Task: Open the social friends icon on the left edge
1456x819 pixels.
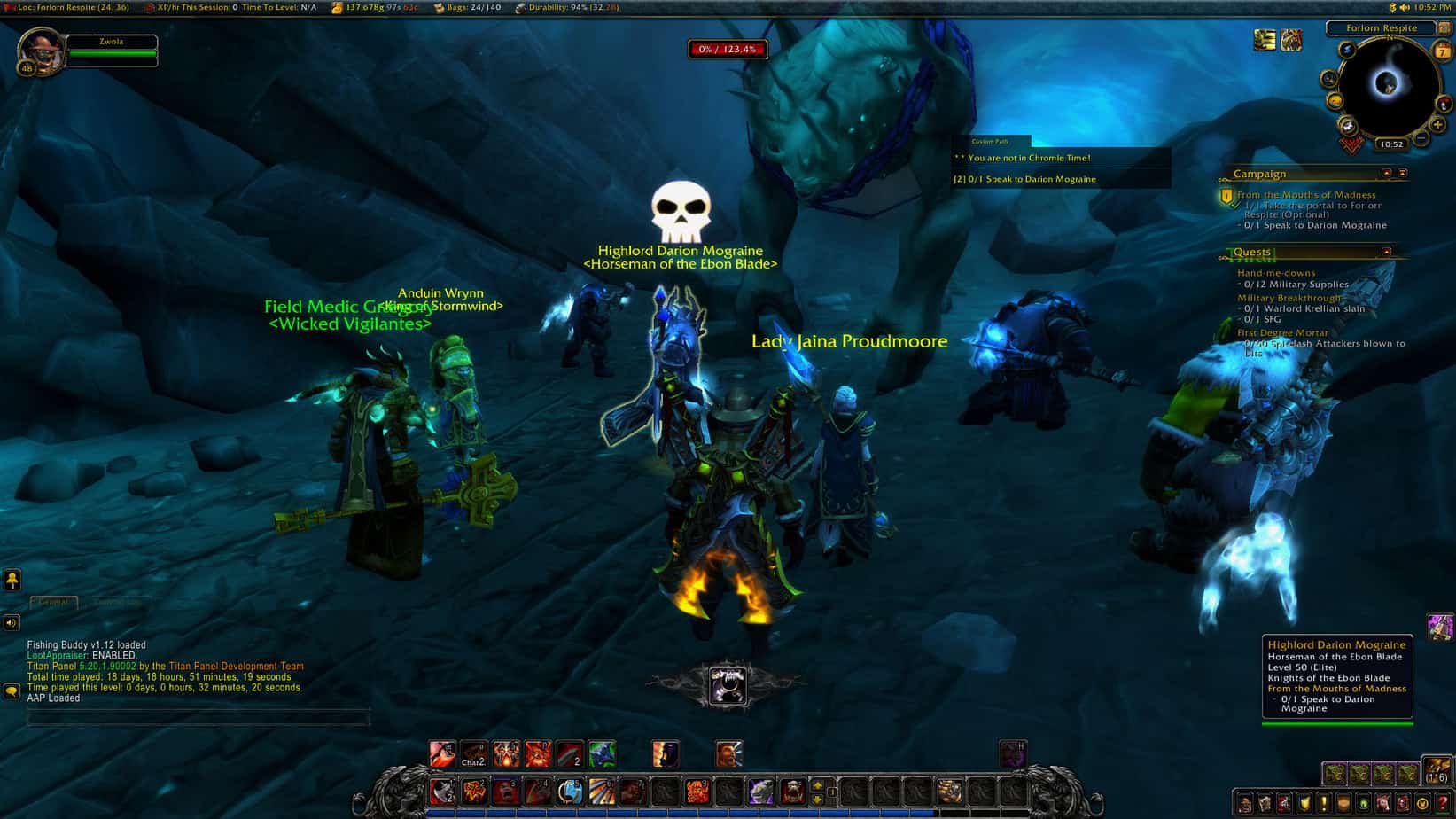Action: (12, 581)
